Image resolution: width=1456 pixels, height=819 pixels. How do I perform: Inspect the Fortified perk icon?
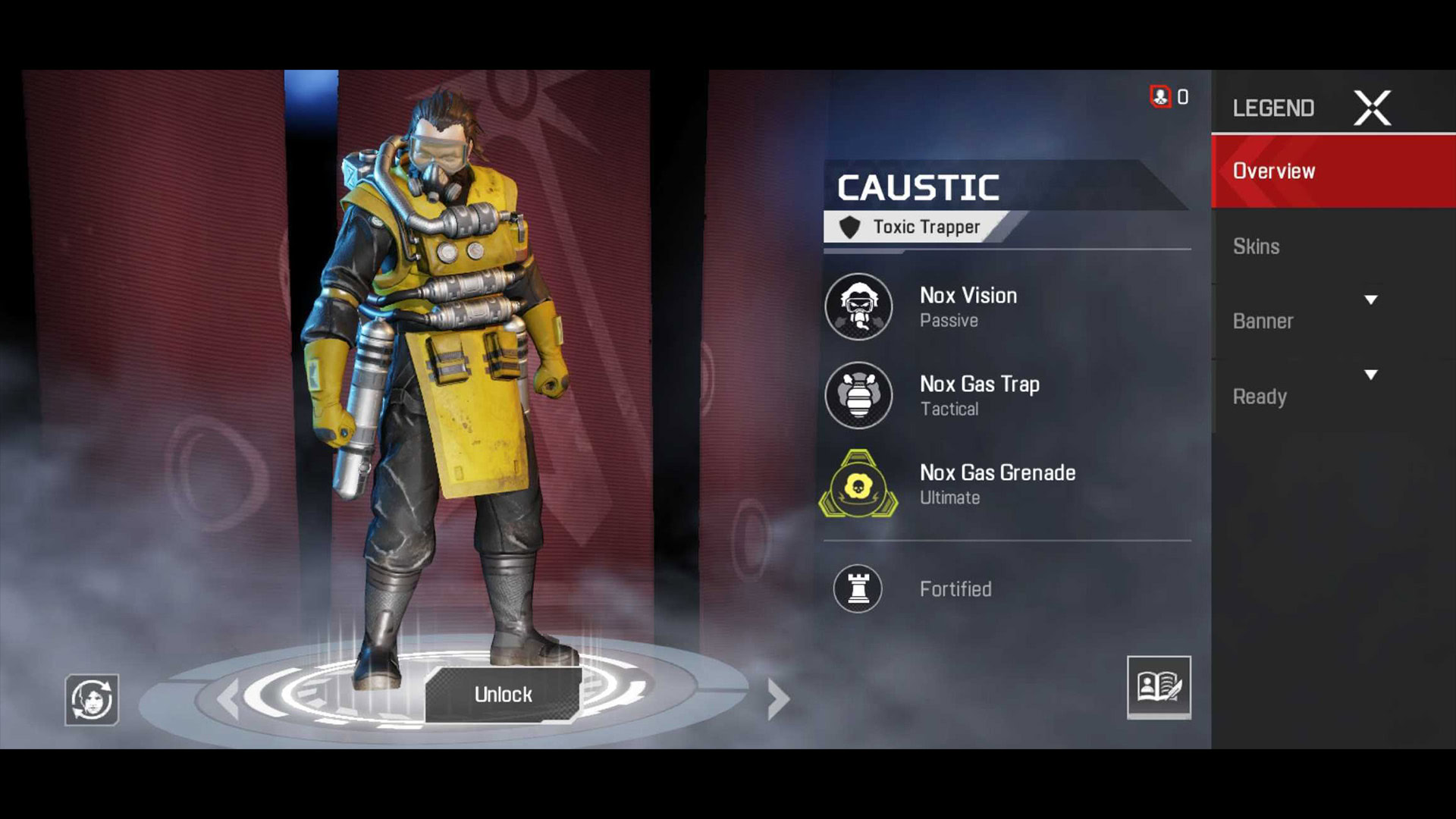858,588
